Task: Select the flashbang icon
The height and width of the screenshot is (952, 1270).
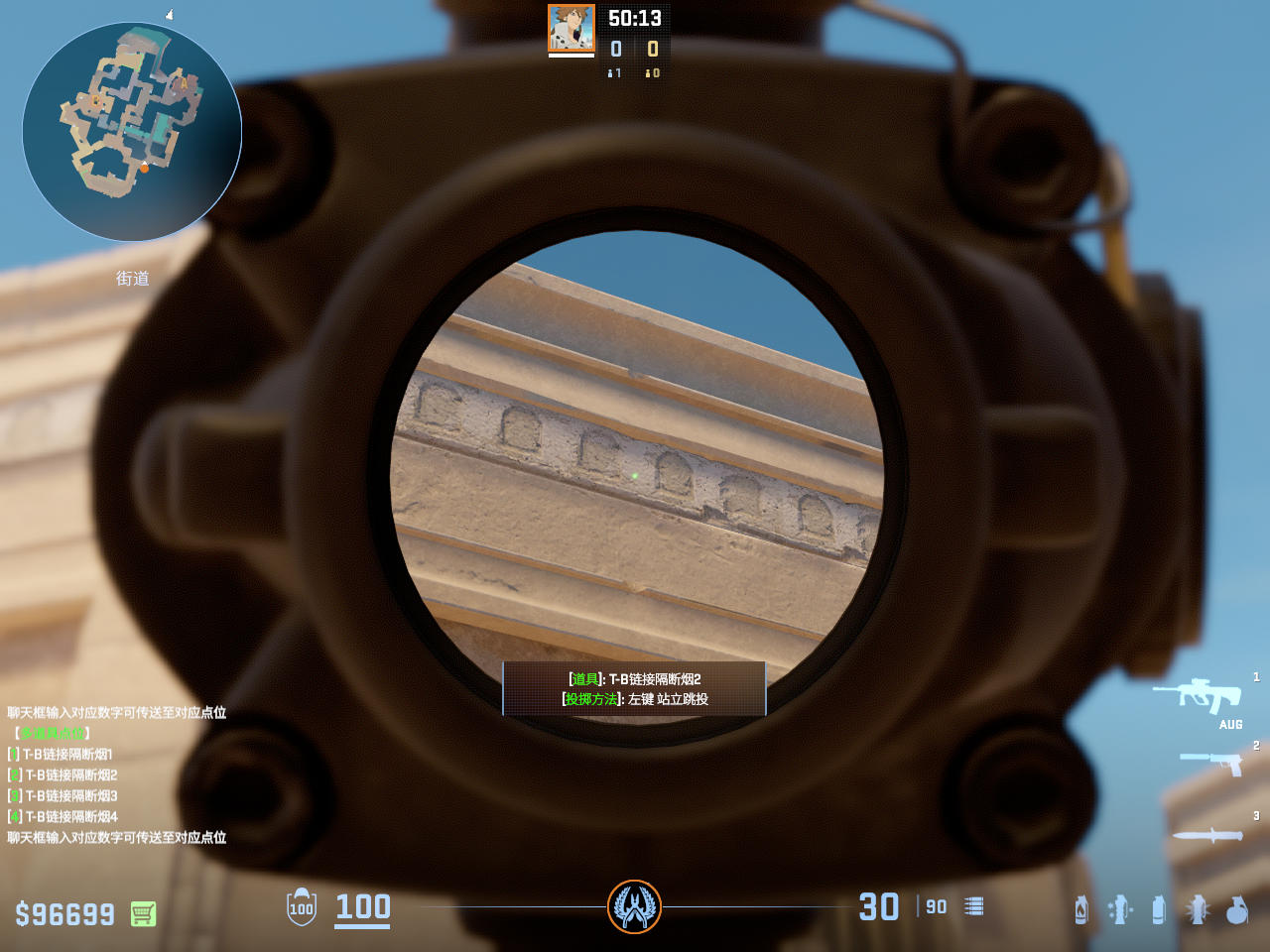Action: [x=1198, y=909]
